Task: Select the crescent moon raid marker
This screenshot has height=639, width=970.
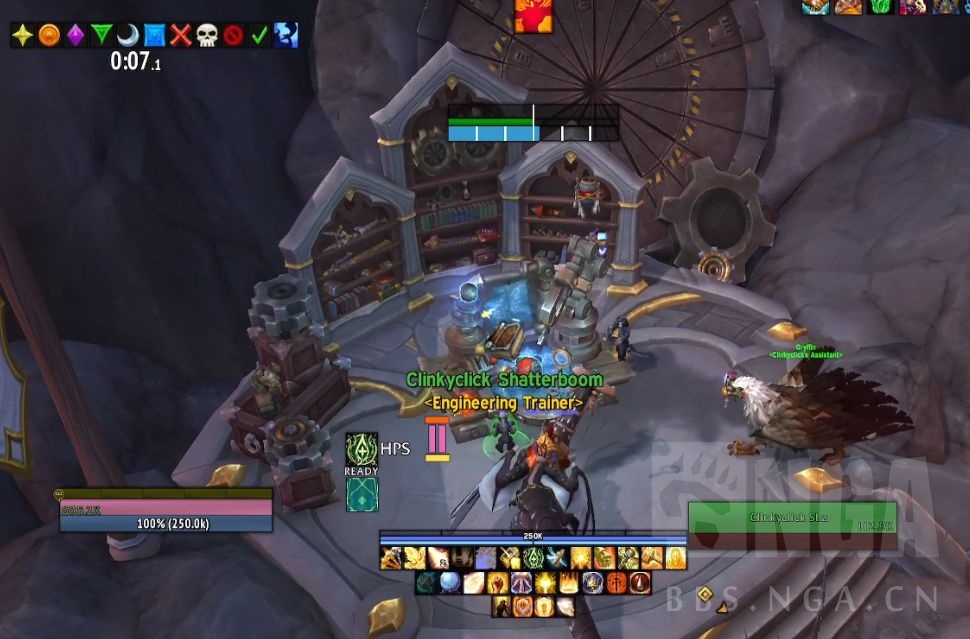Action: [x=127, y=36]
